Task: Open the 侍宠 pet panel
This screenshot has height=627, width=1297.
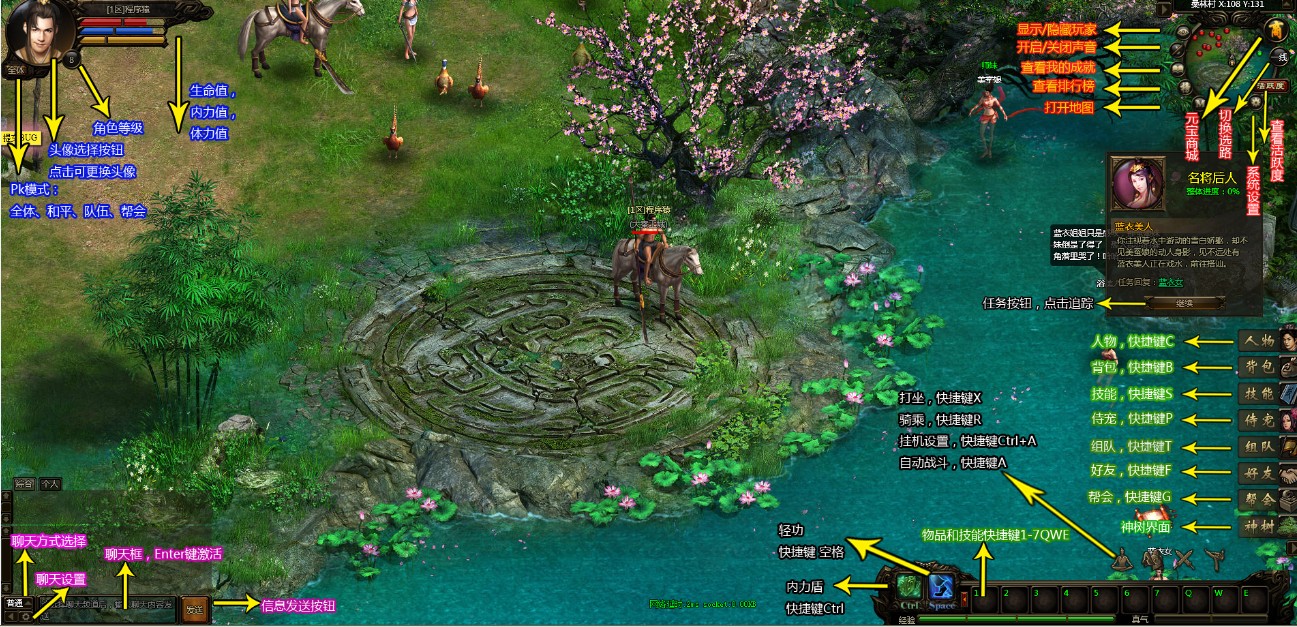Action: (1259, 420)
